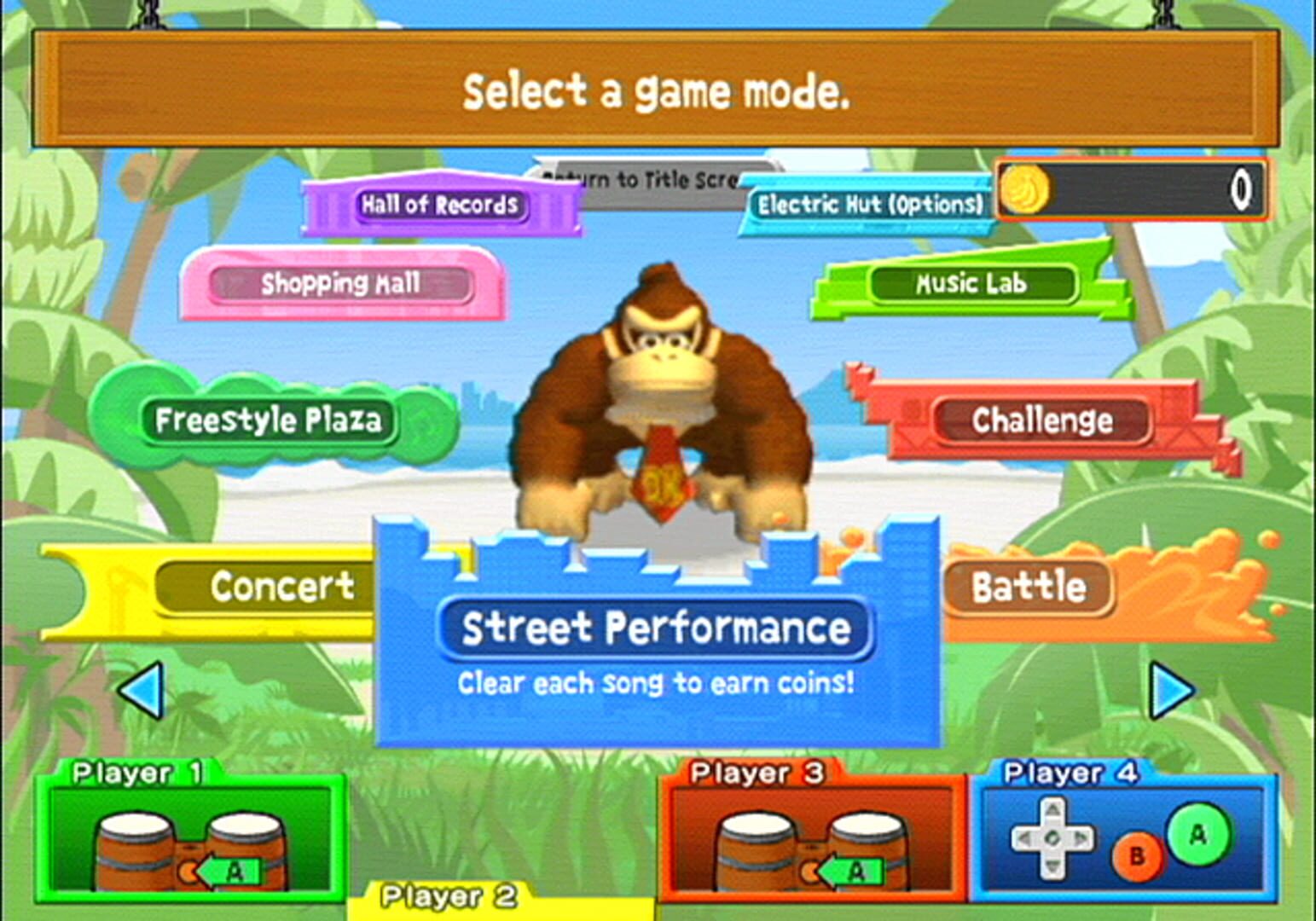Select the Street Performance game mode
The height and width of the screenshot is (921, 1316).
point(657,628)
